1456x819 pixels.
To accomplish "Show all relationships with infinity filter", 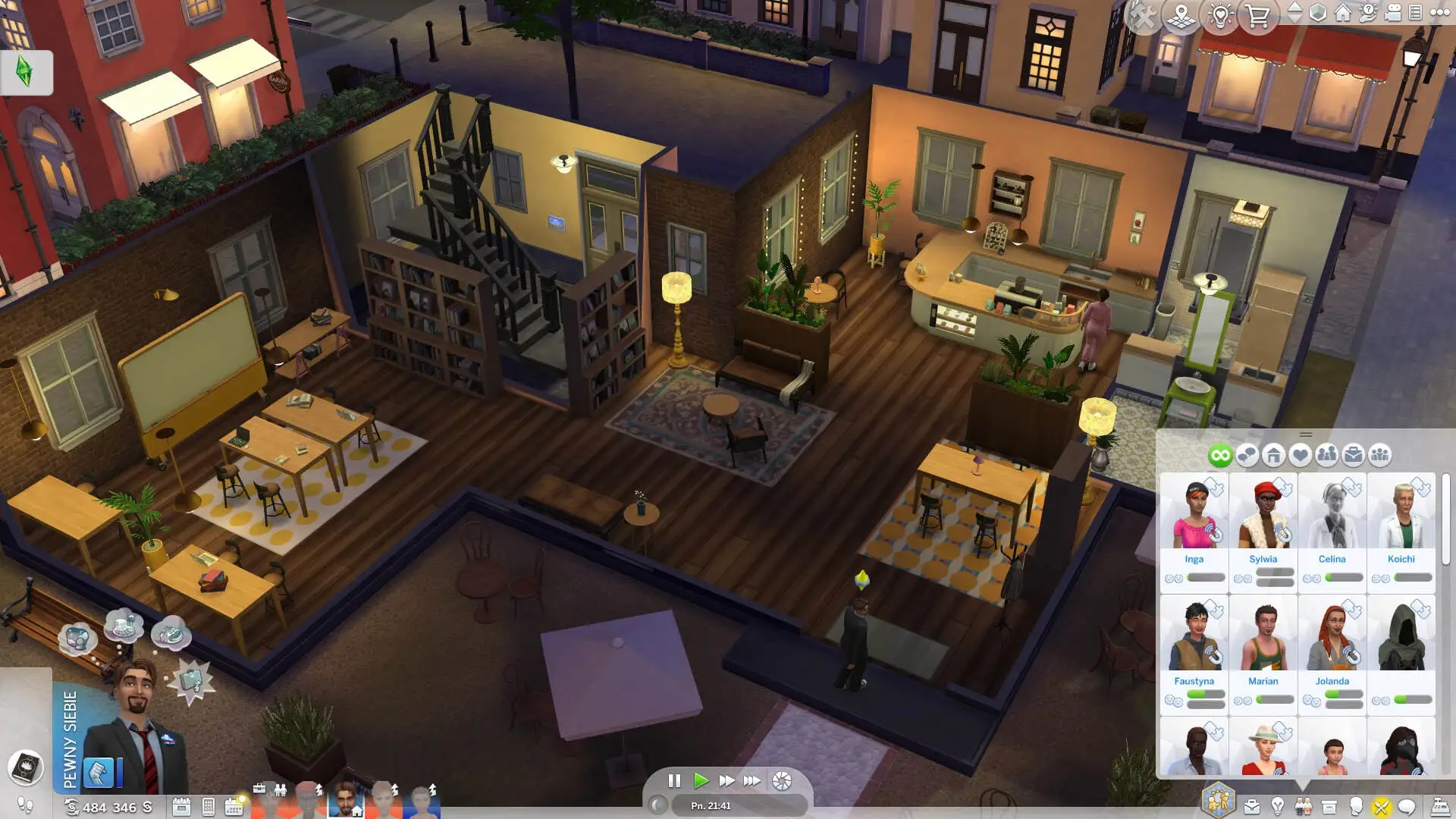I will pyautogui.click(x=1220, y=455).
